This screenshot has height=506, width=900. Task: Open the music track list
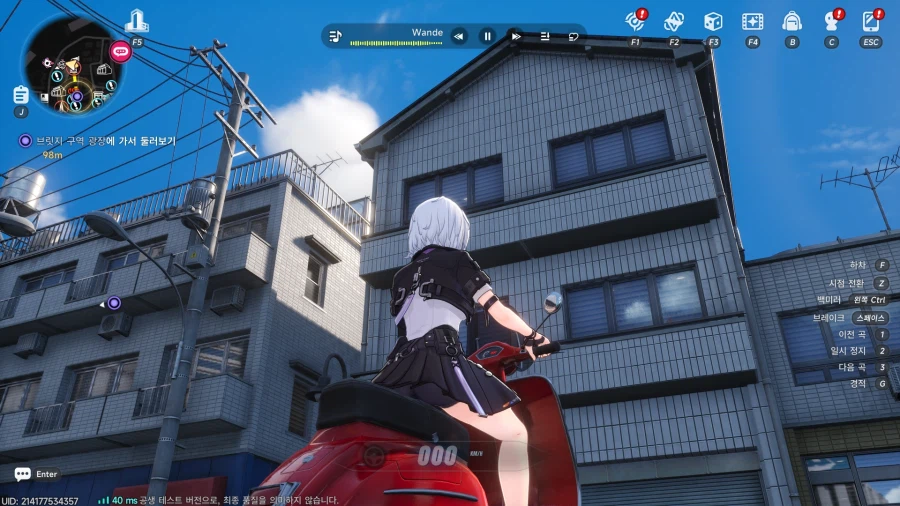point(545,36)
